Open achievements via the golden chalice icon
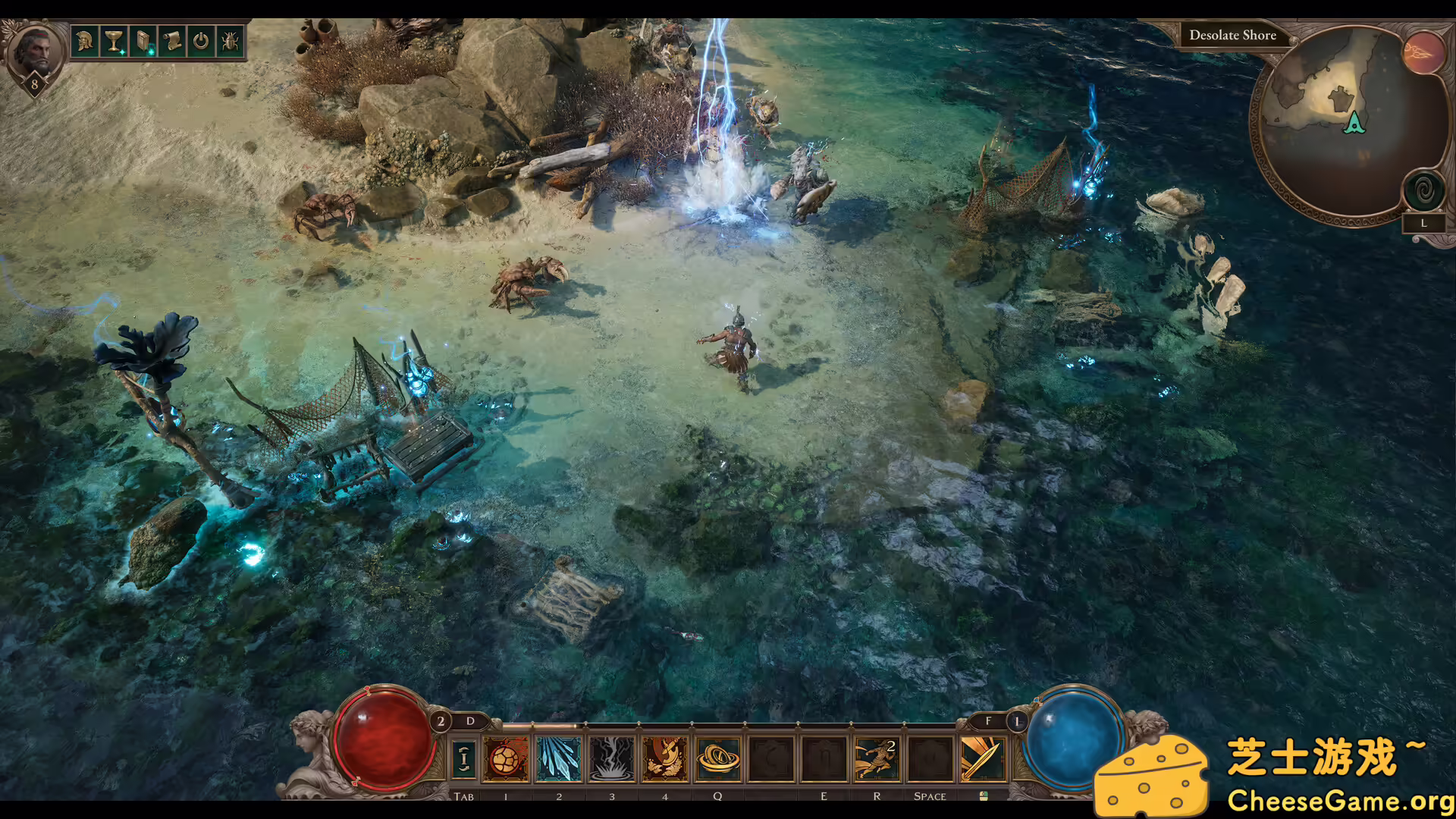 [115, 41]
